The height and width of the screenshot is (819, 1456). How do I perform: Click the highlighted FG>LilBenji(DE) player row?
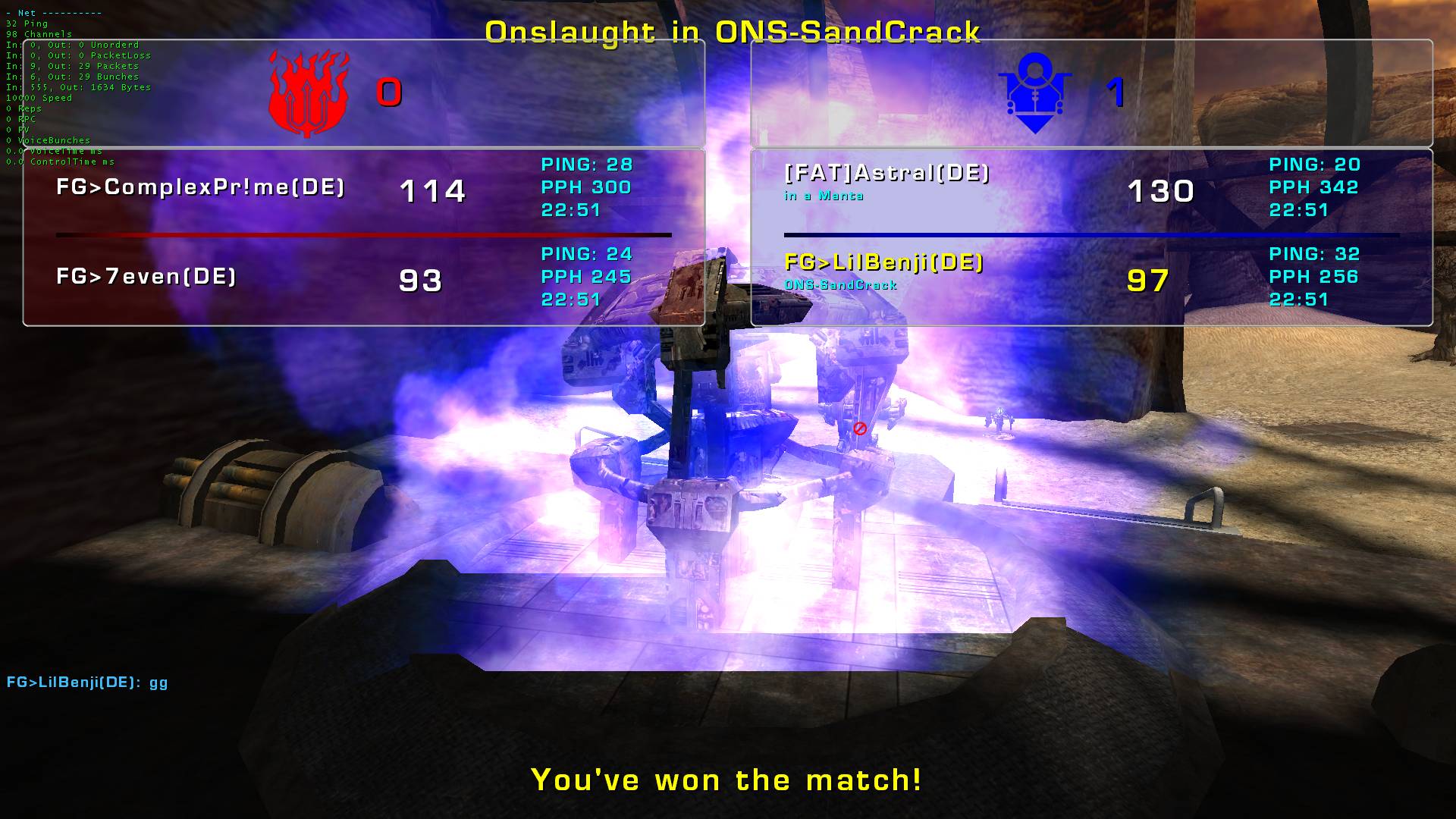[x=884, y=263]
